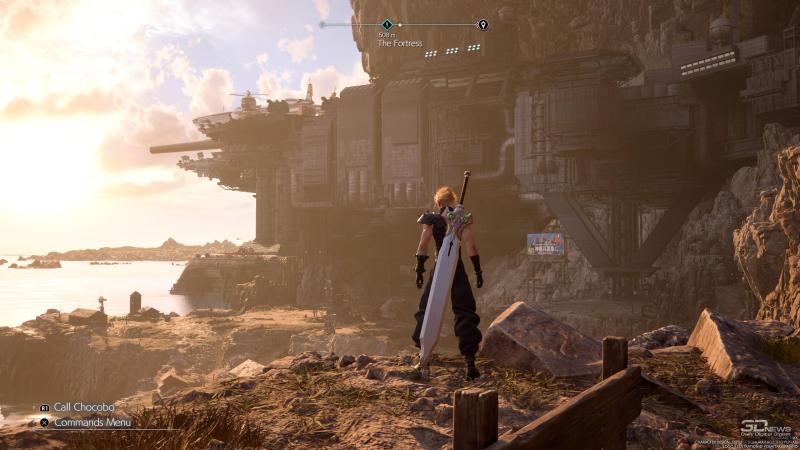Select the teal quest objective marker on compass

click(387, 24)
